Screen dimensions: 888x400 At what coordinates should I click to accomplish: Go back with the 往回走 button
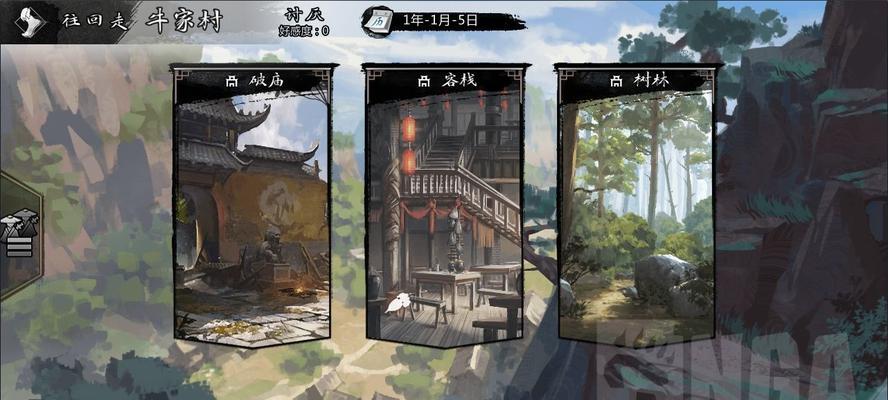pos(70,20)
